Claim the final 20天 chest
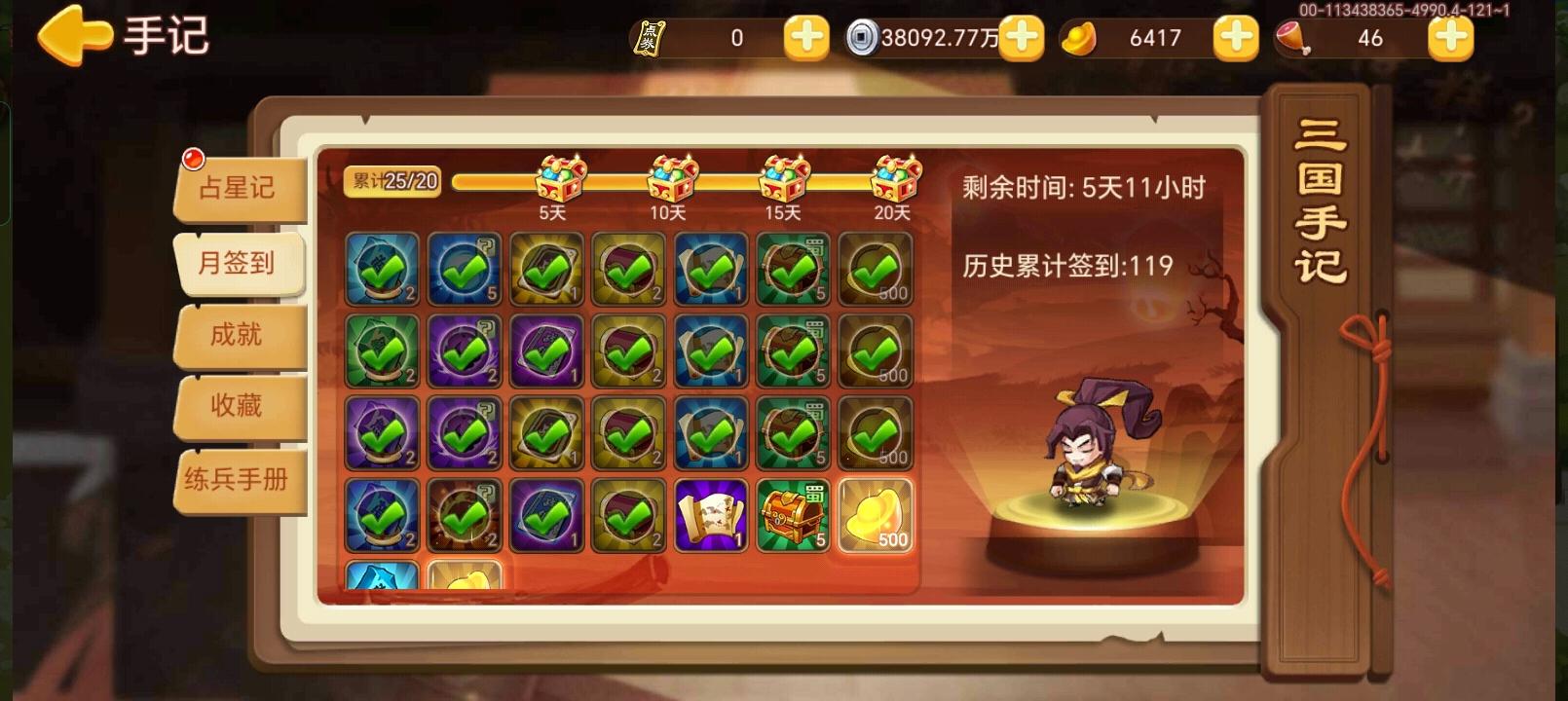The width and height of the screenshot is (1568, 701). [897, 175]
